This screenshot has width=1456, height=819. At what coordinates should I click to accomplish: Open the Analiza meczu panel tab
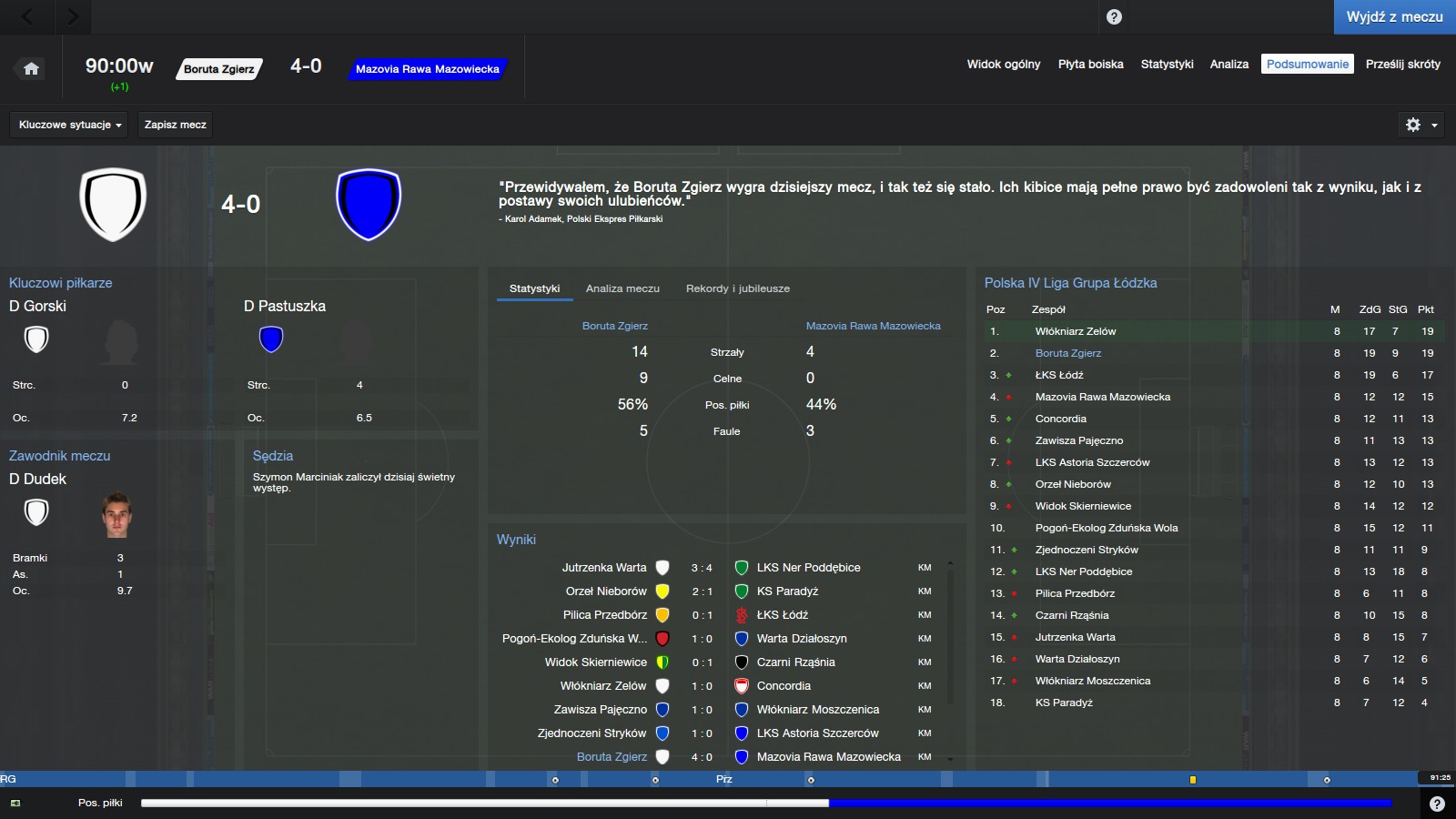tap(622, 288)
